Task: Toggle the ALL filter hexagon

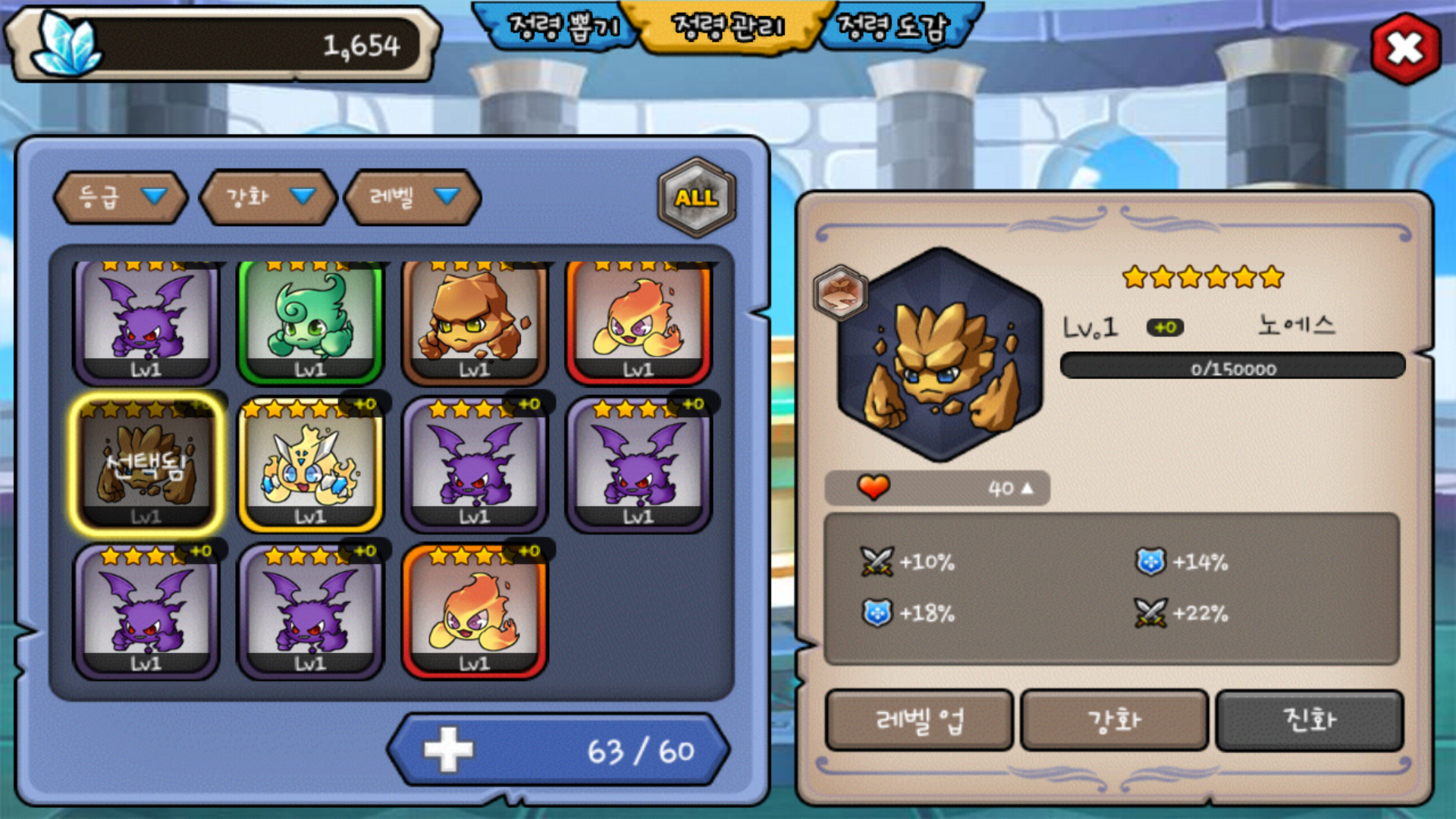Action: 696,198
